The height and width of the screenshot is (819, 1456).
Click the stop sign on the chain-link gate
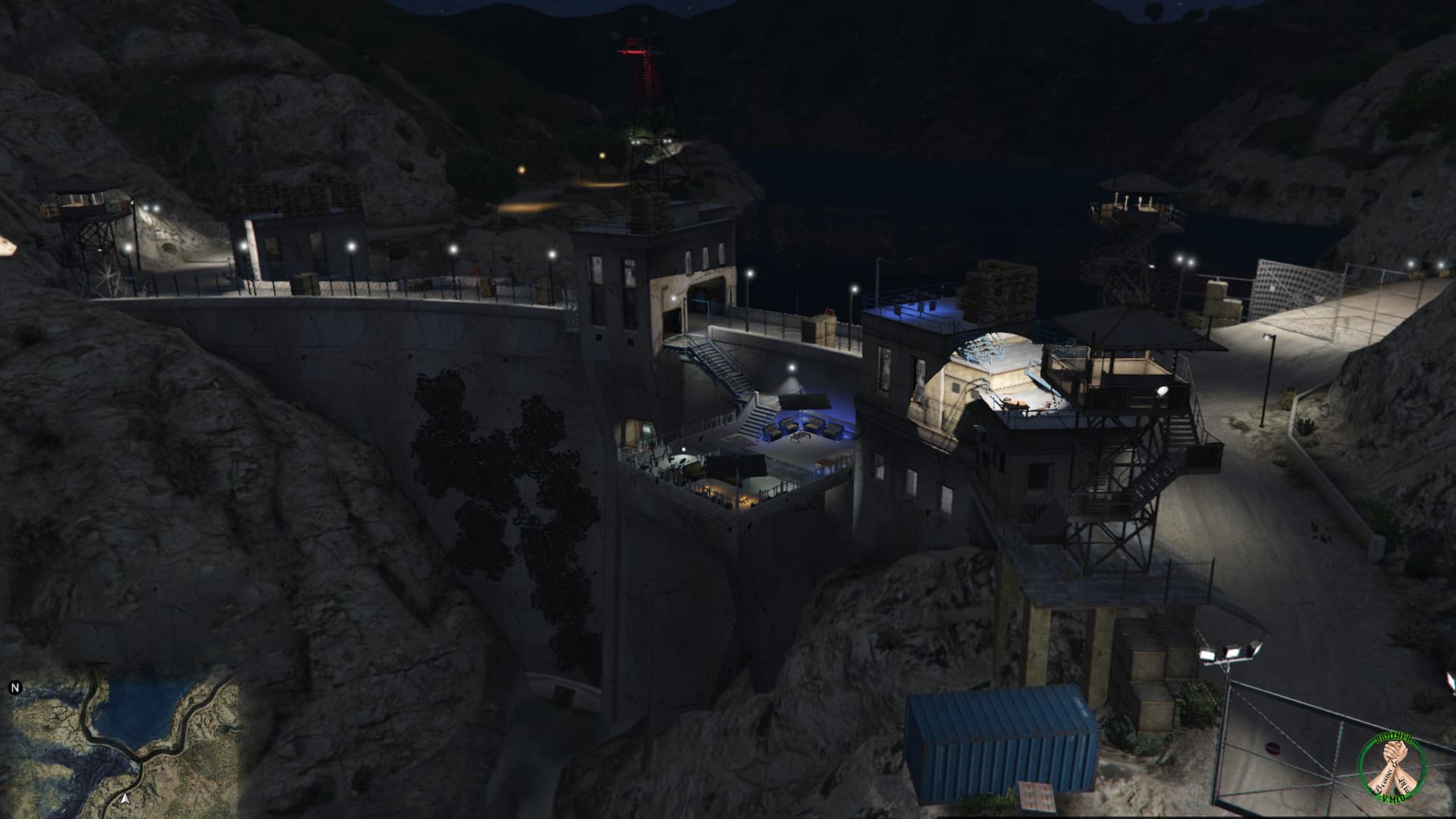click(1272, 748)
